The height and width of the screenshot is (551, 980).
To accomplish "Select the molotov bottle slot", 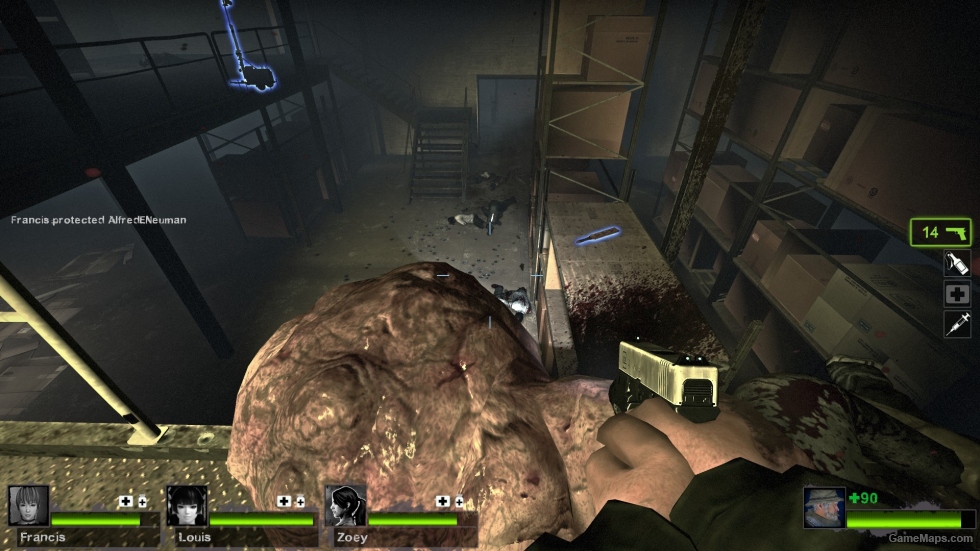I will click(957, 264).
